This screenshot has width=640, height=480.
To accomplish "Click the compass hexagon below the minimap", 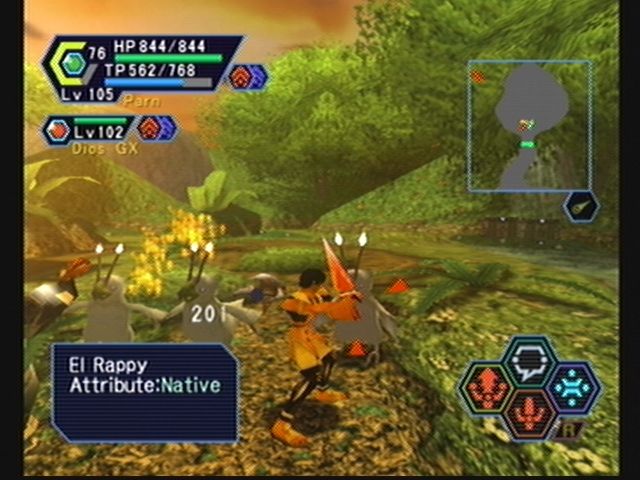I will (581, 207).
